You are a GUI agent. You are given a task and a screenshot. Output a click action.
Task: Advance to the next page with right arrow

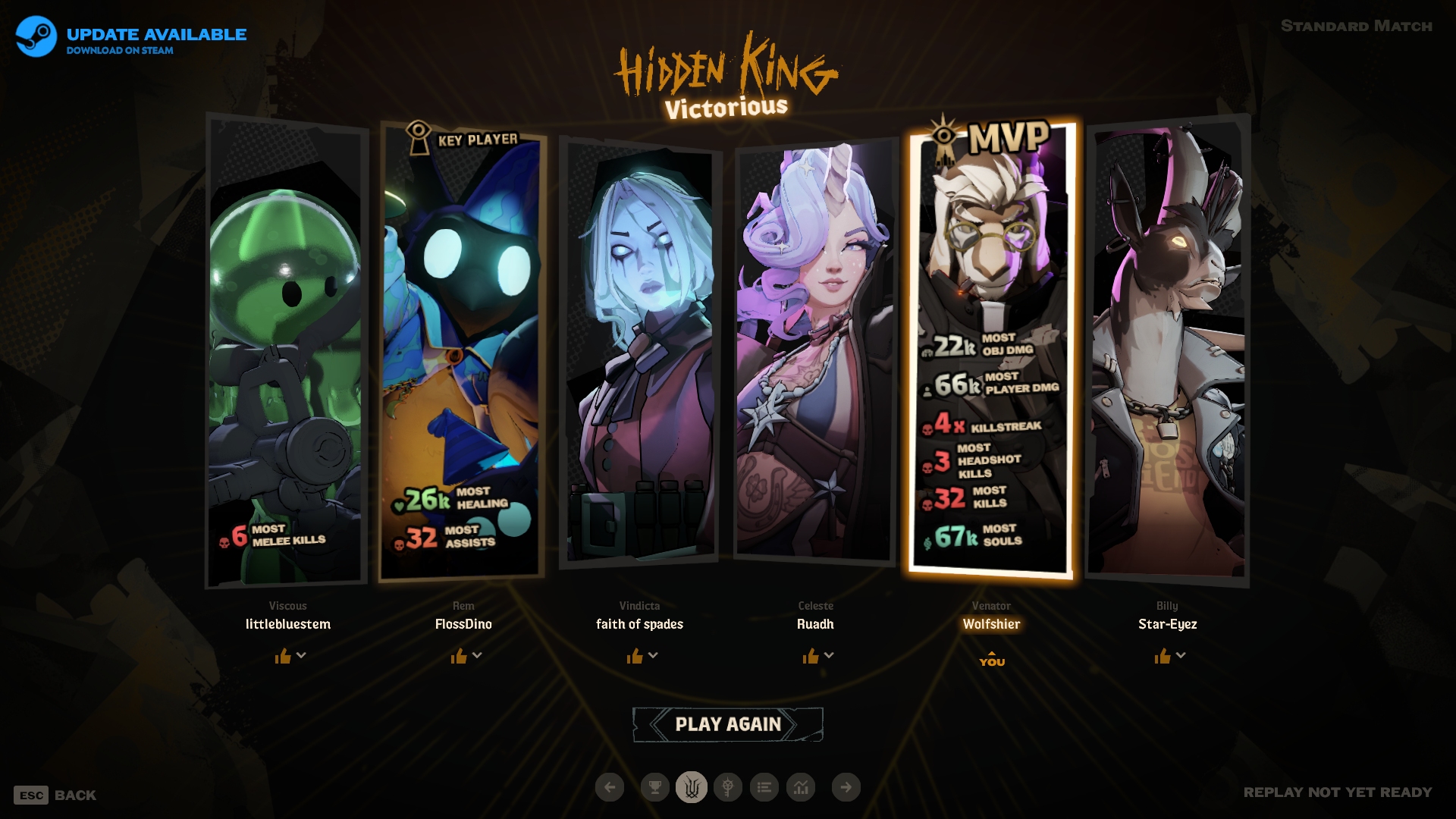[x=846, y=787]
